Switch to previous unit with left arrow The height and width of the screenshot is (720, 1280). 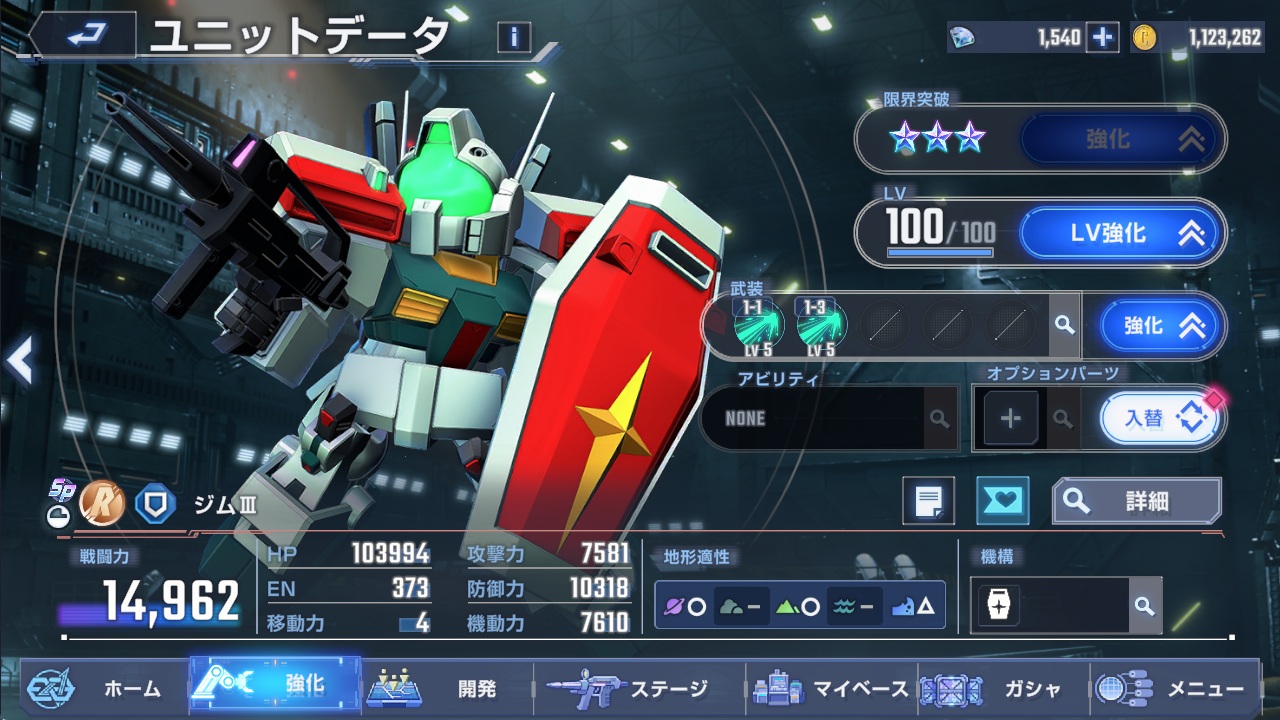click(20, 360)
